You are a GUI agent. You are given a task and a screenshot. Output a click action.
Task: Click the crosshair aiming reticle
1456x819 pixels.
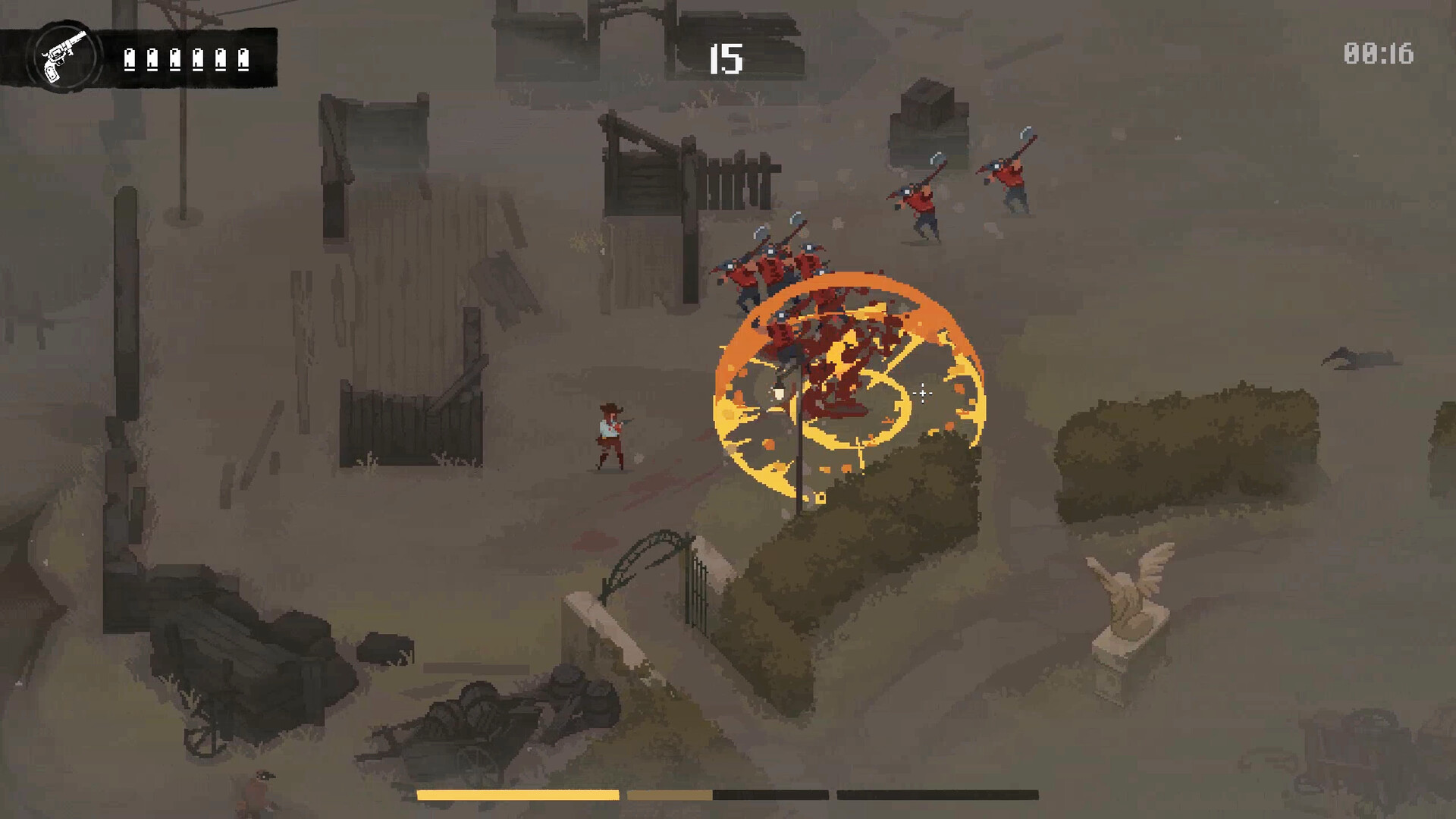click(x=921, y=394)
